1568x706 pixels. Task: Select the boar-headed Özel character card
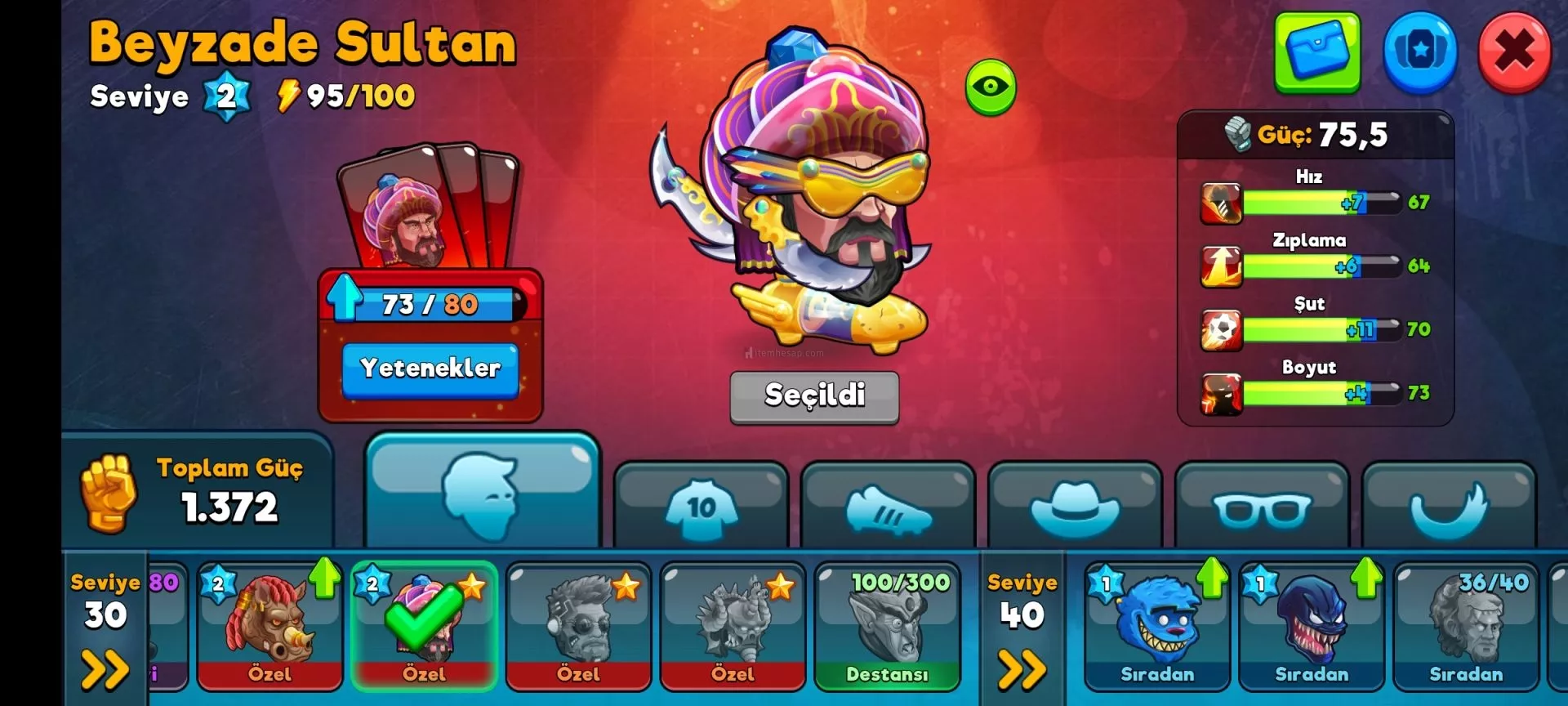pyautogui.click(x=269, y=625)
